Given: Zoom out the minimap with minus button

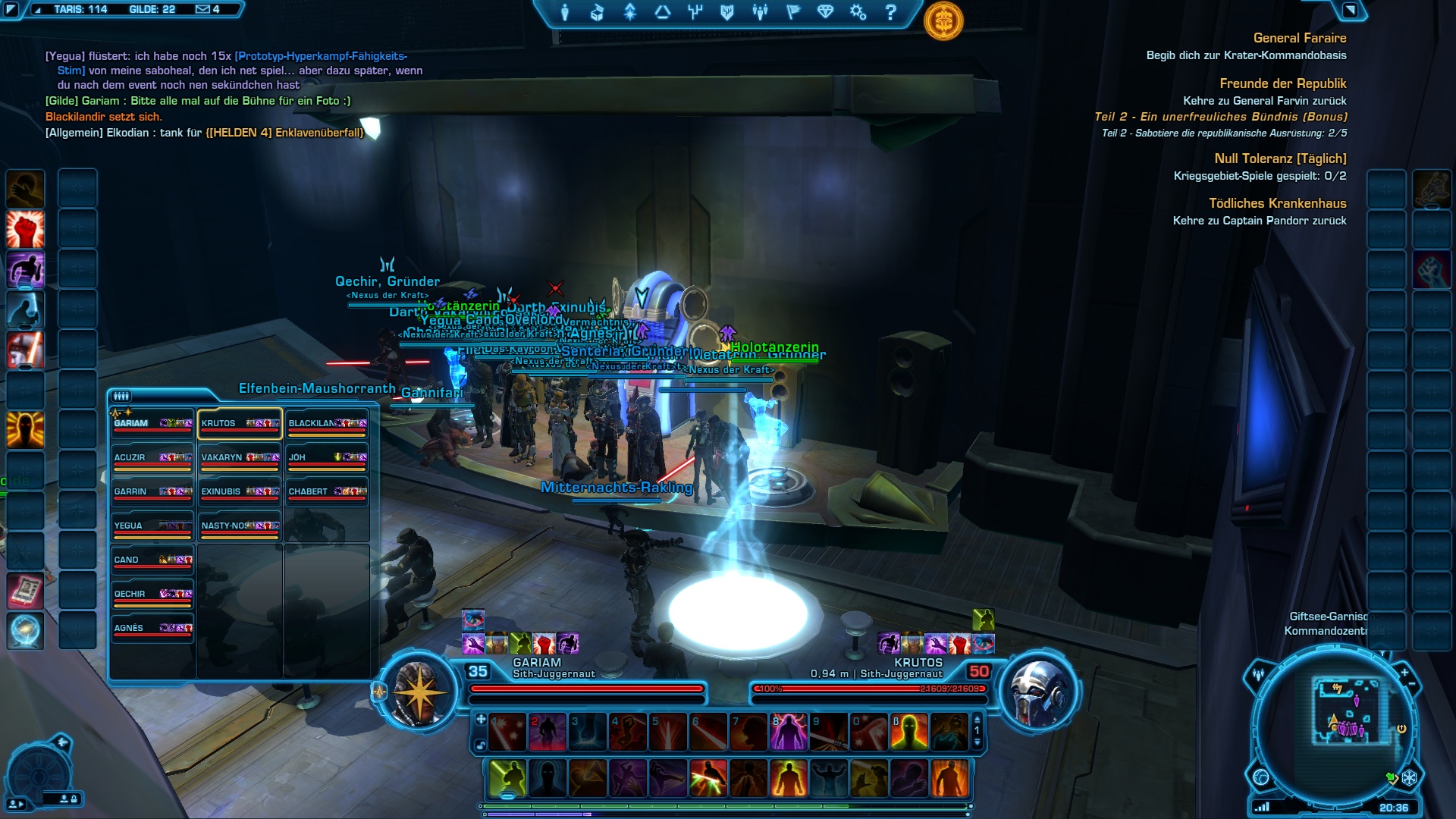Looking at the screenshot, I should 1412,684.
